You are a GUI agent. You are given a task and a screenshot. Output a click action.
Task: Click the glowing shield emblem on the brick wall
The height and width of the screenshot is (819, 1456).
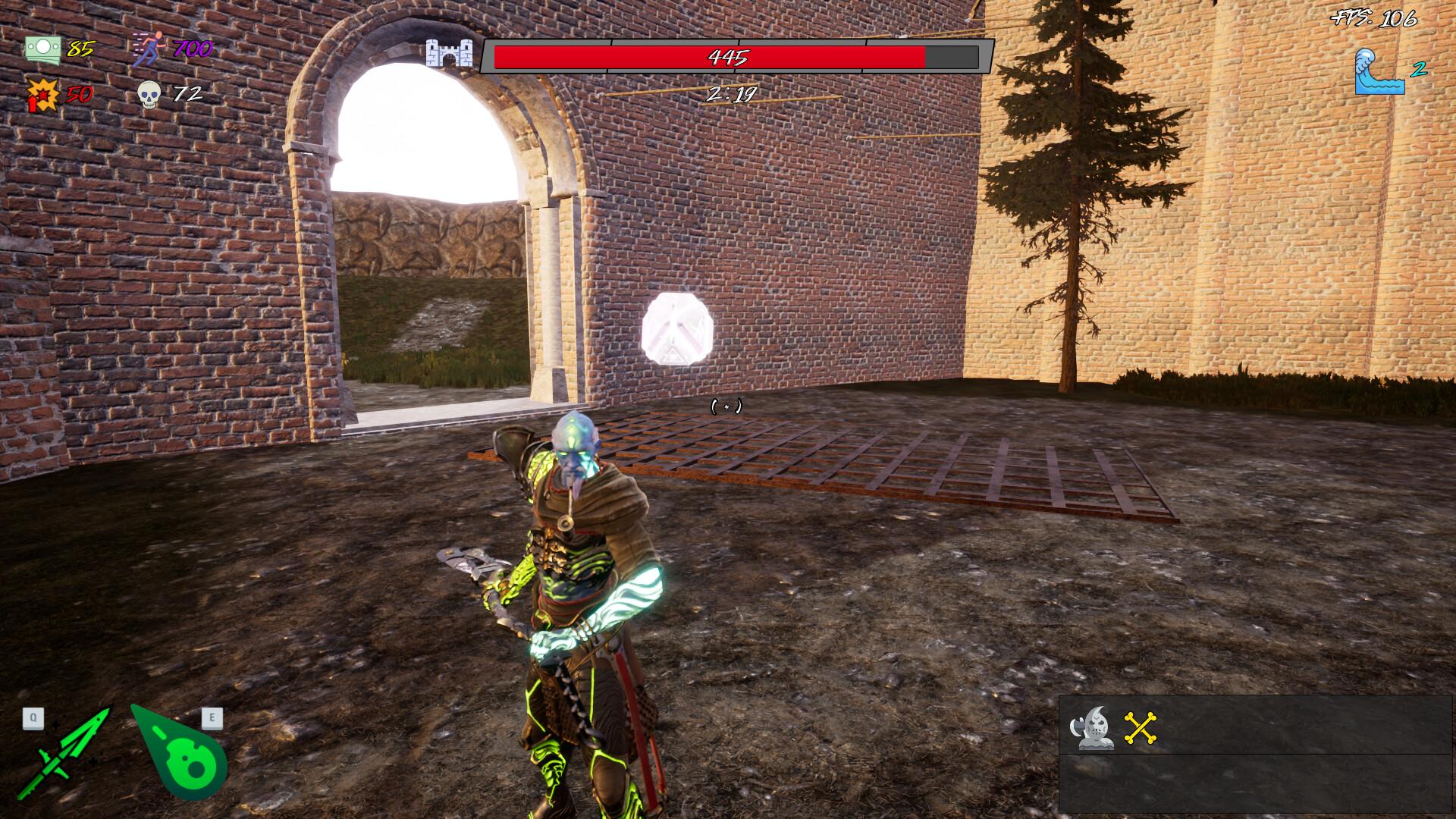coord(677,328)
